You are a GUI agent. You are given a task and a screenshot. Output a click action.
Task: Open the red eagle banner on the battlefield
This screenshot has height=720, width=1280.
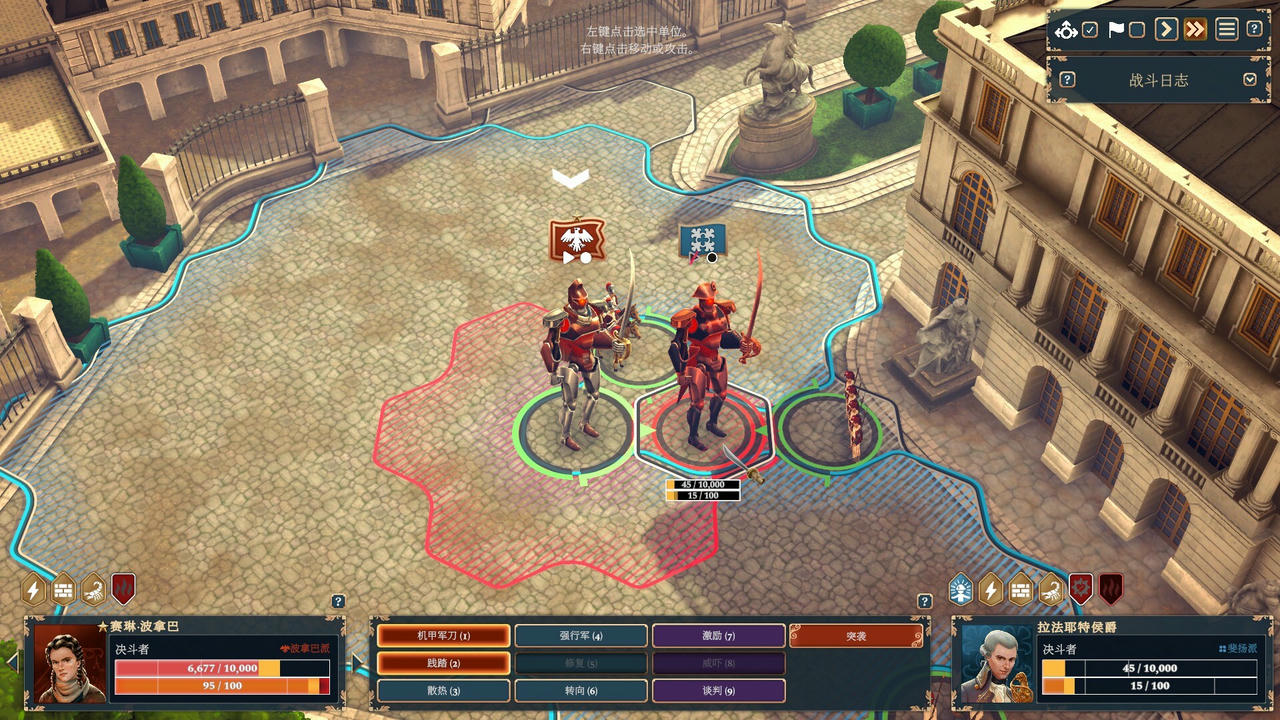tap(577, 240)
